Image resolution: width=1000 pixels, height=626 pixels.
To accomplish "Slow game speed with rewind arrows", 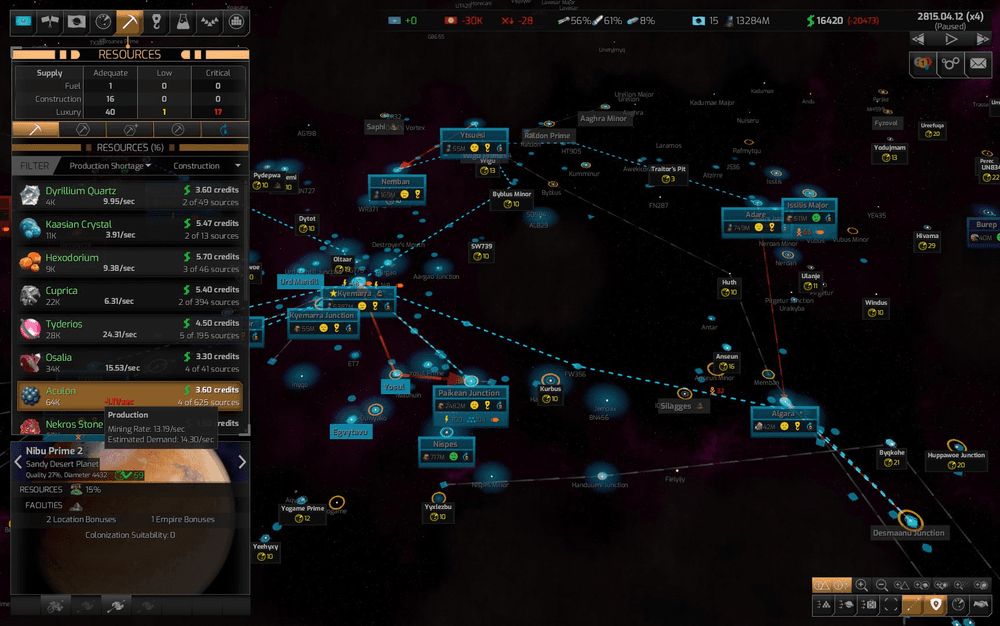I will coord(920,40).
